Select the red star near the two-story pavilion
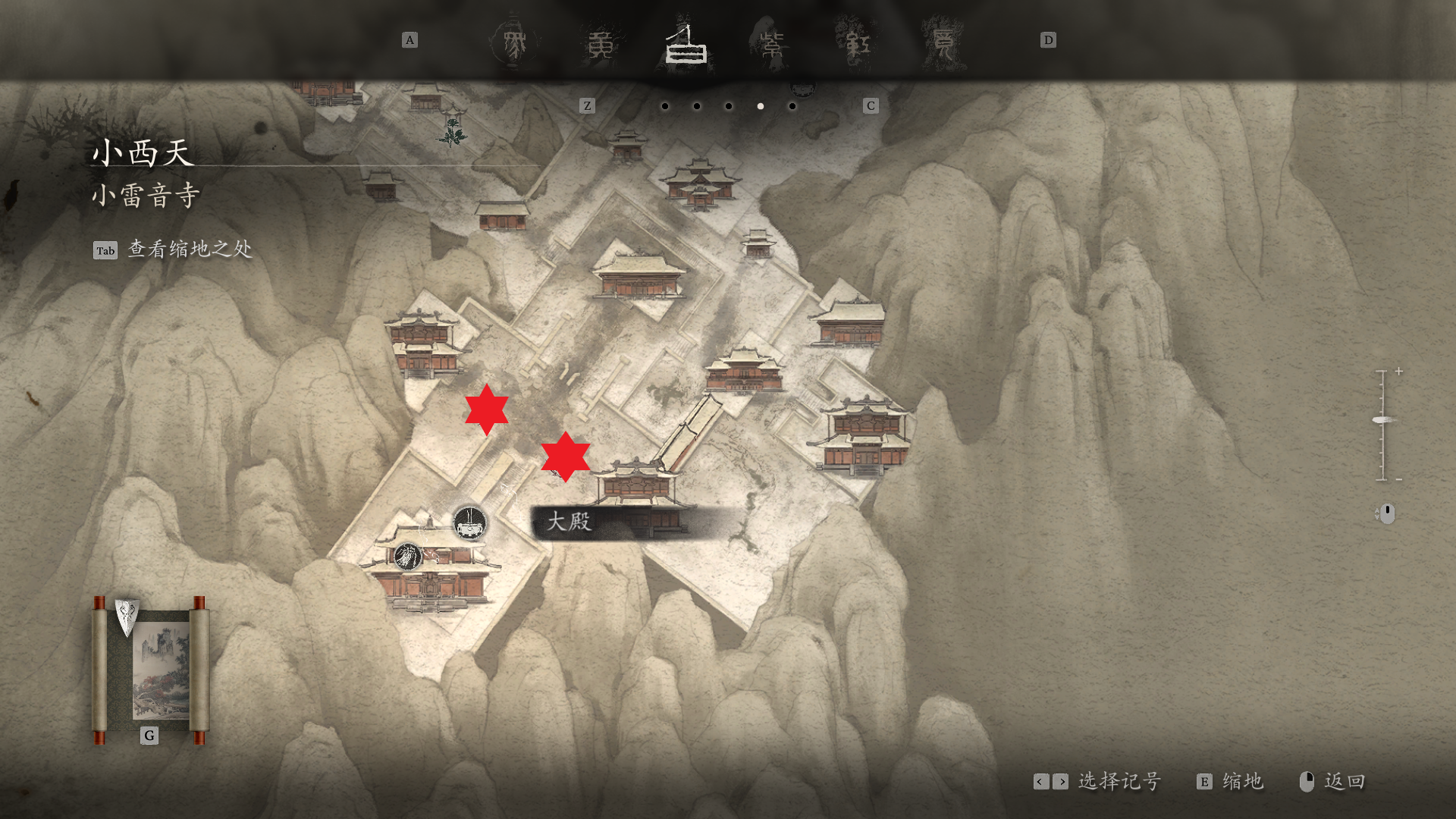 point(486,409)
